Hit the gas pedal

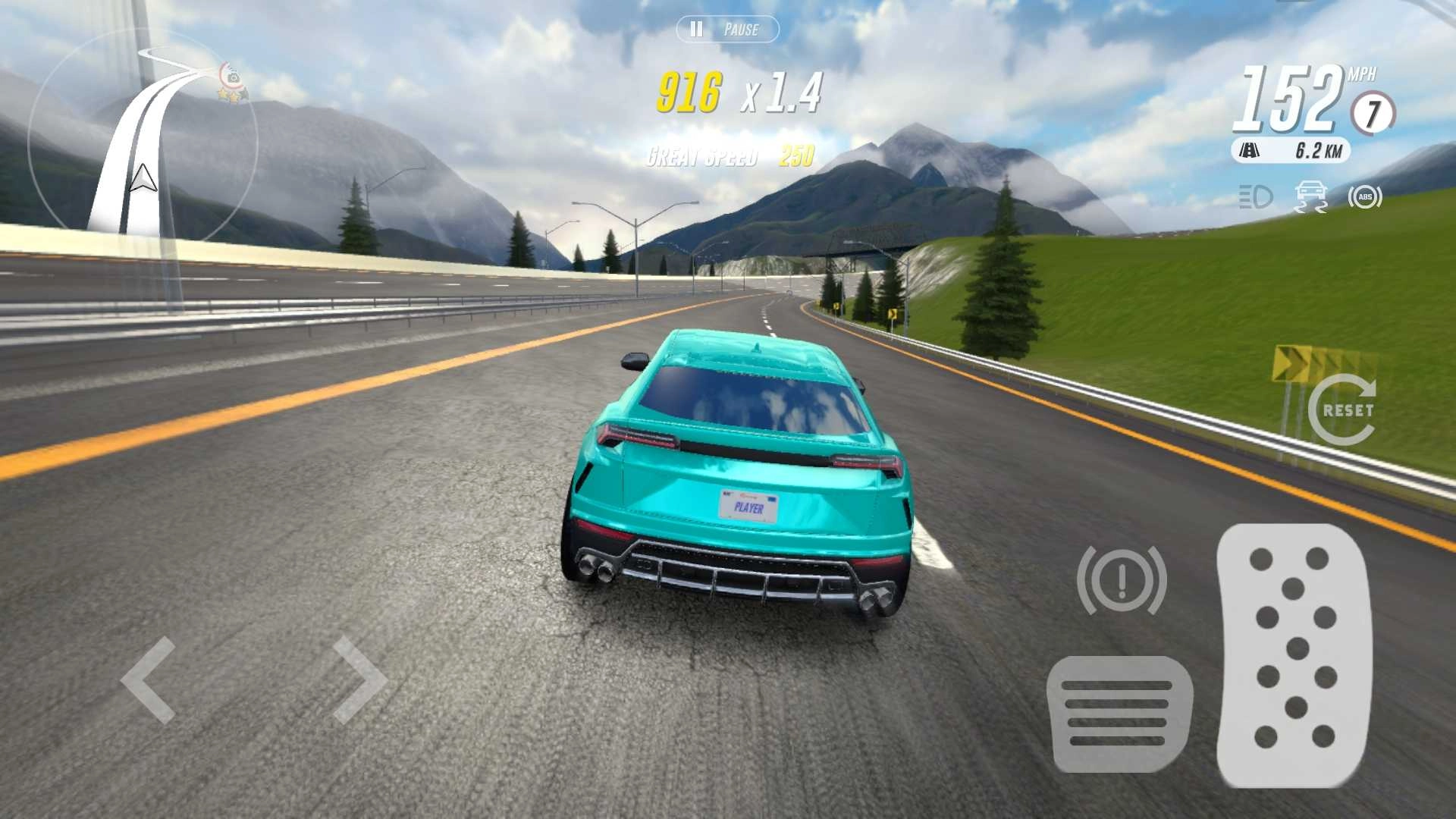pyautogui.click(x=1294, y=654)
